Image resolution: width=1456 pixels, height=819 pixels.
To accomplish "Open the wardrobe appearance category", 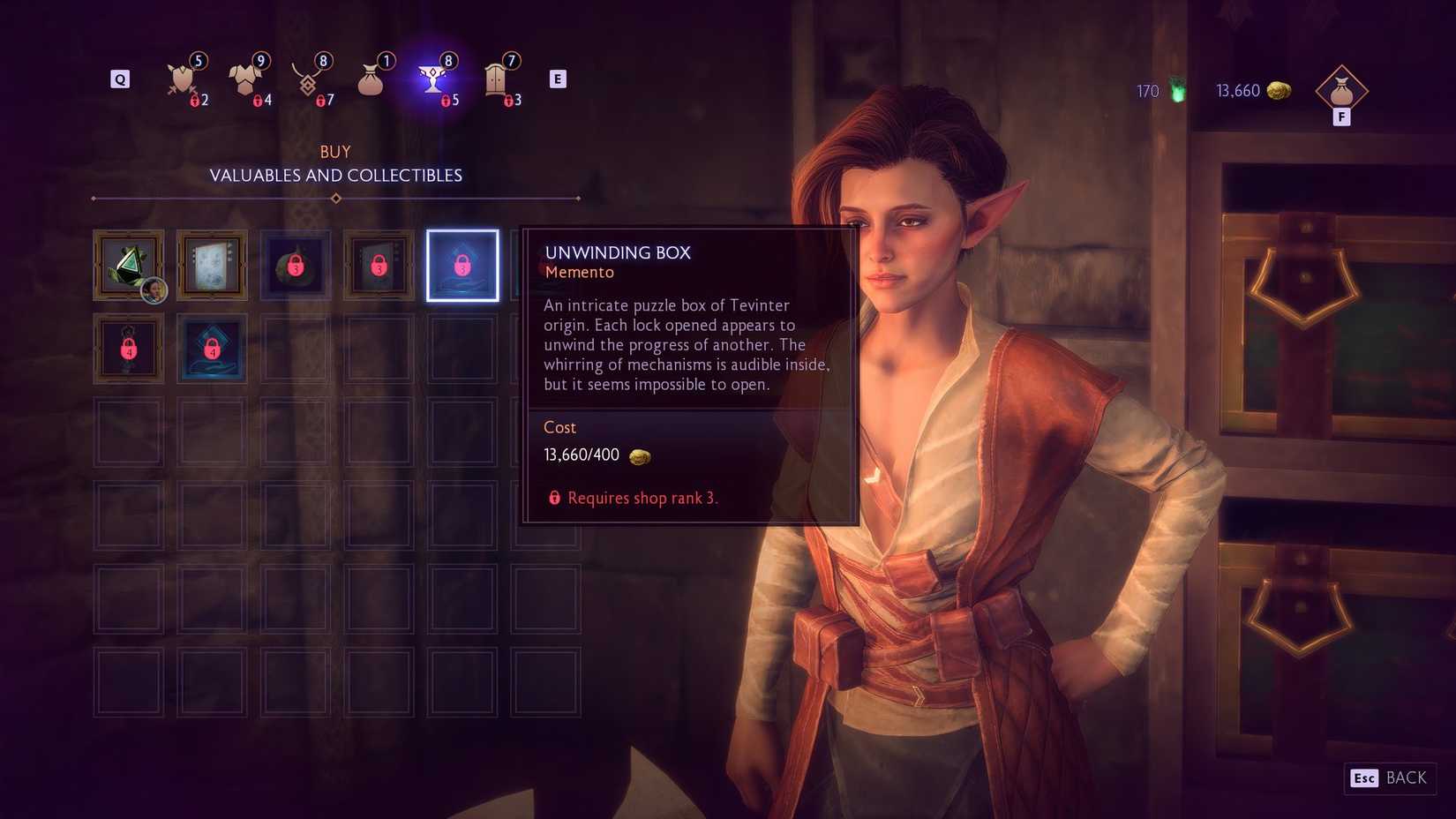I will pos(496,79).
